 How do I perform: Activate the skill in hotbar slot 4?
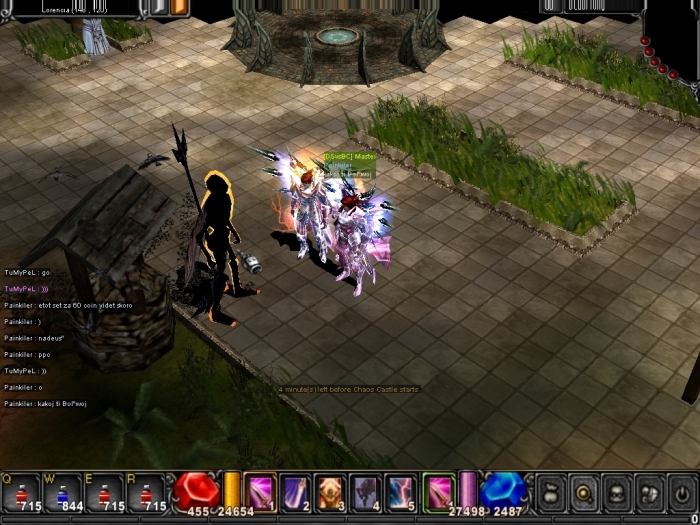(365, 490)
